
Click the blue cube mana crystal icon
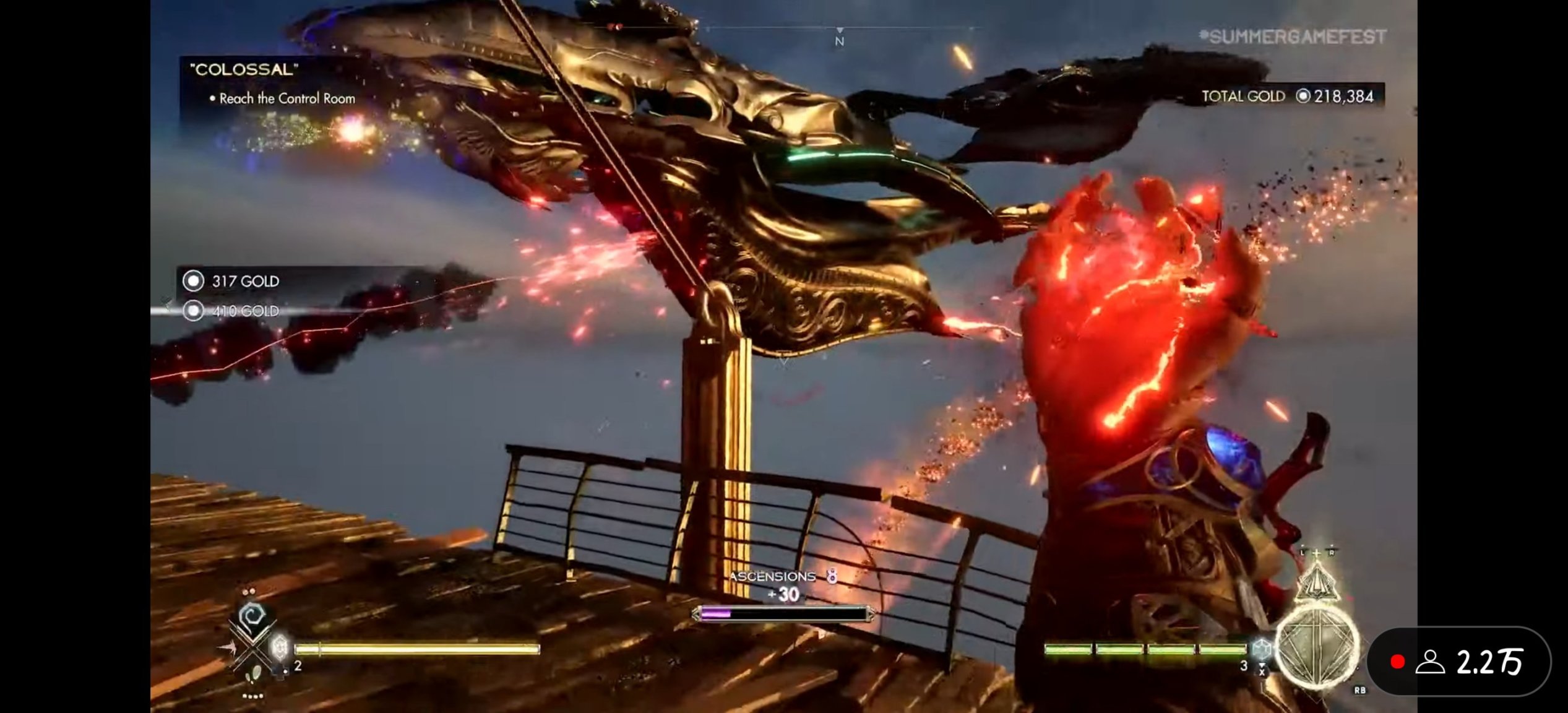[x=1261, y=649]
